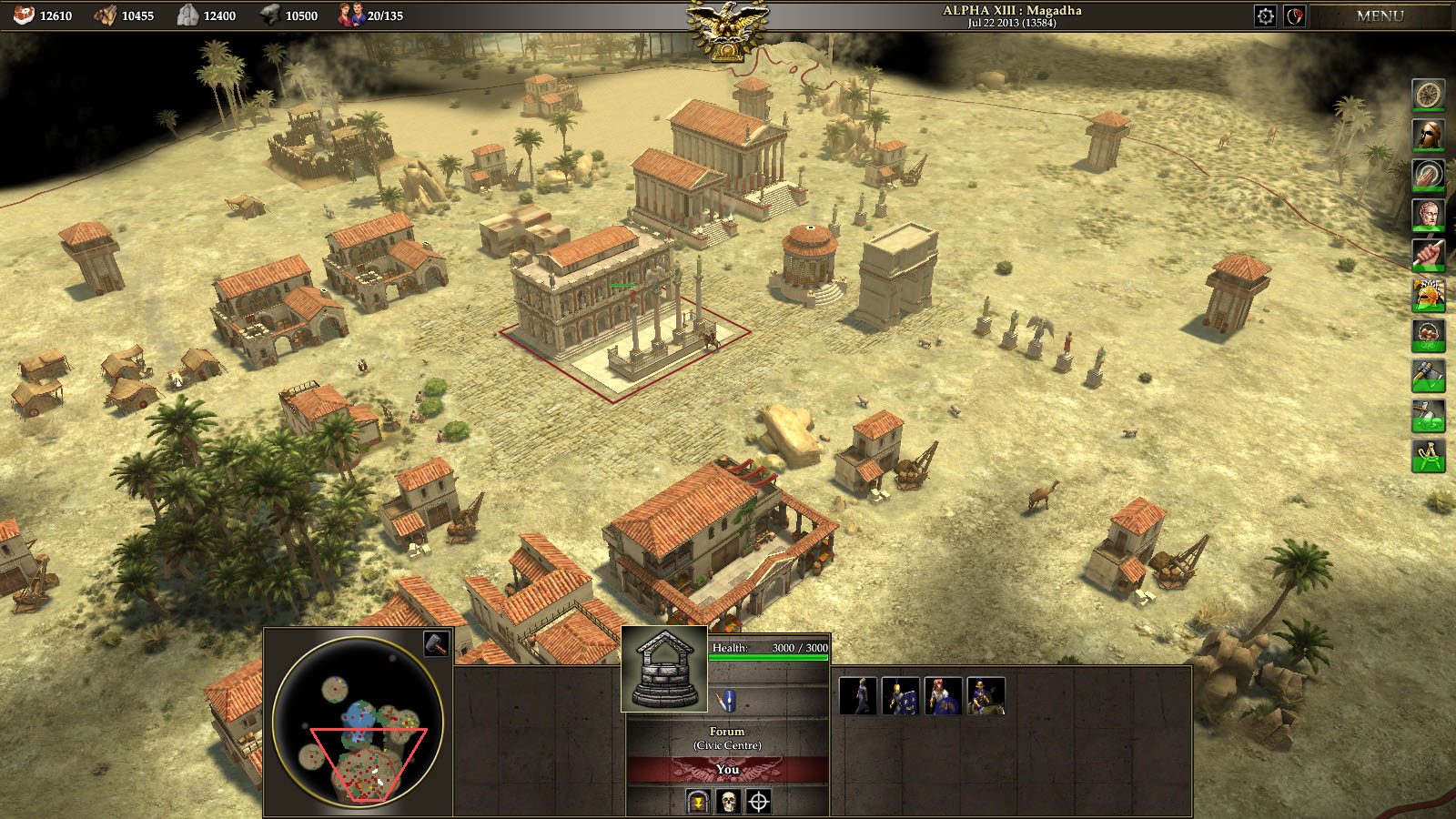The height and width of the screenshot is (819, 1456).
Task: Open the in-game MENU
Action: click(x=1380, y=15)
